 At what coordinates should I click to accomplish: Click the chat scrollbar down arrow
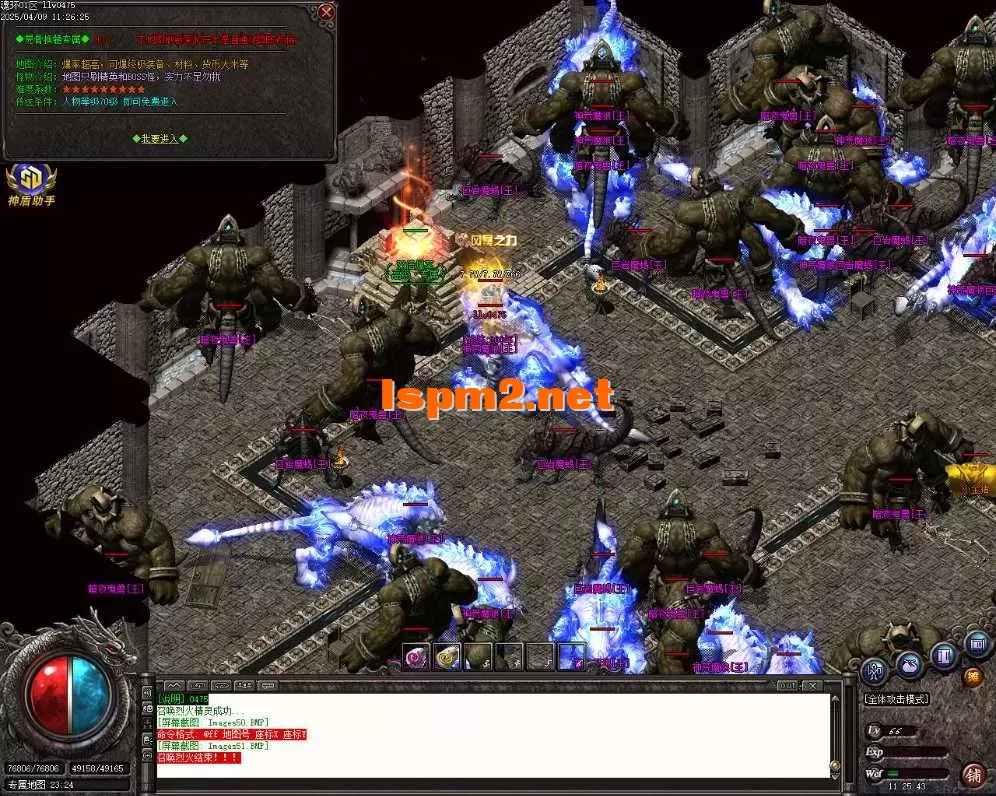(837, 770)
